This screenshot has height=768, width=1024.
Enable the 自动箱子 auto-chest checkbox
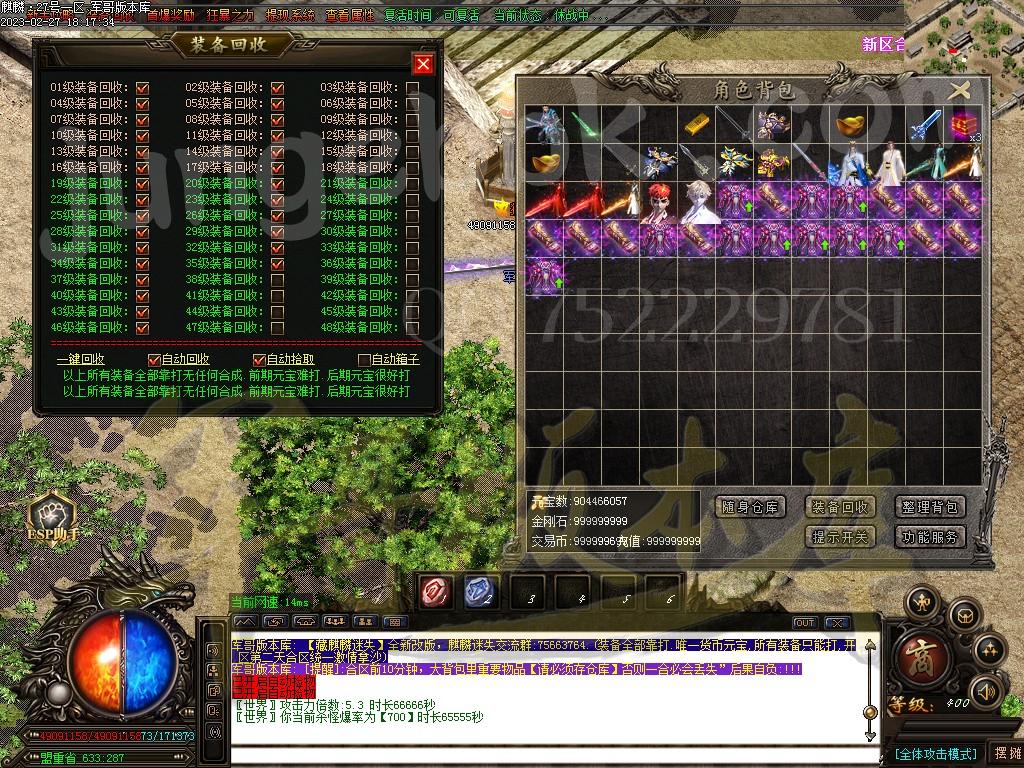pos(364,360)
